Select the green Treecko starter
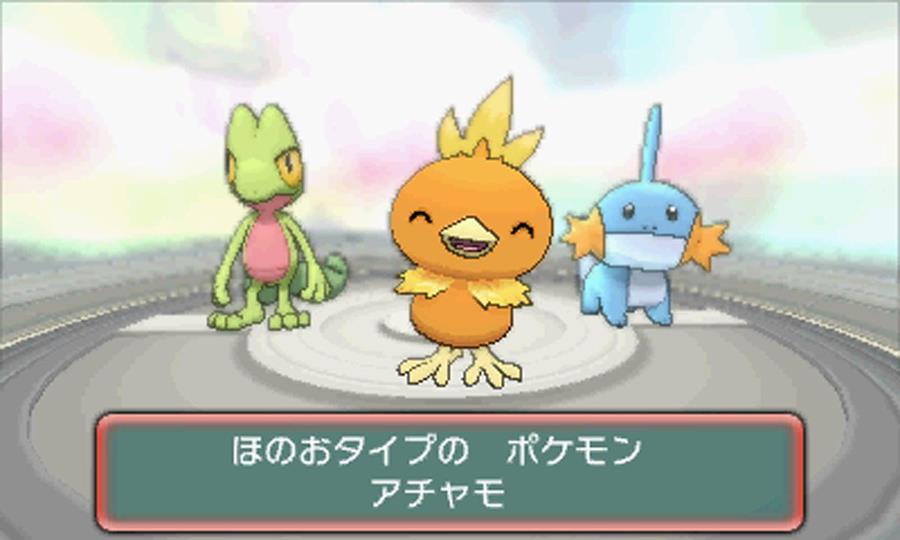This screenshot has height=540, width=900. tap(267, 230)
